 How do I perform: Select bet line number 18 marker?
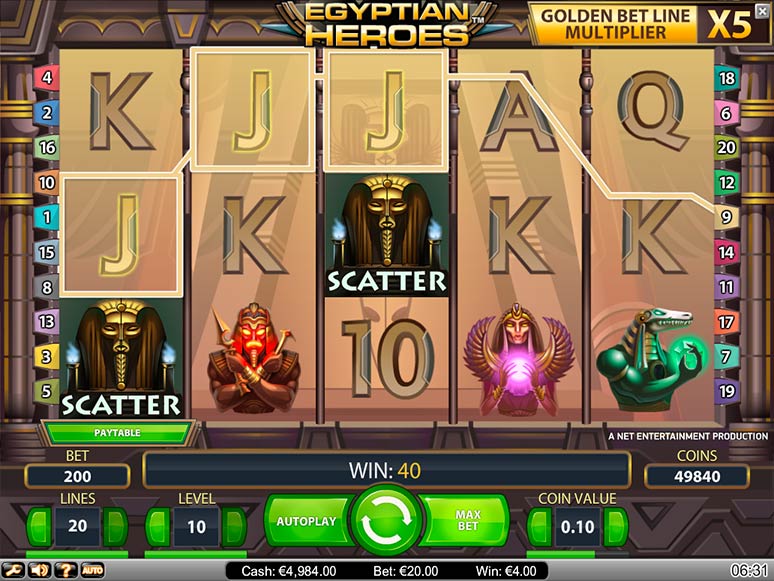(727, 77)
